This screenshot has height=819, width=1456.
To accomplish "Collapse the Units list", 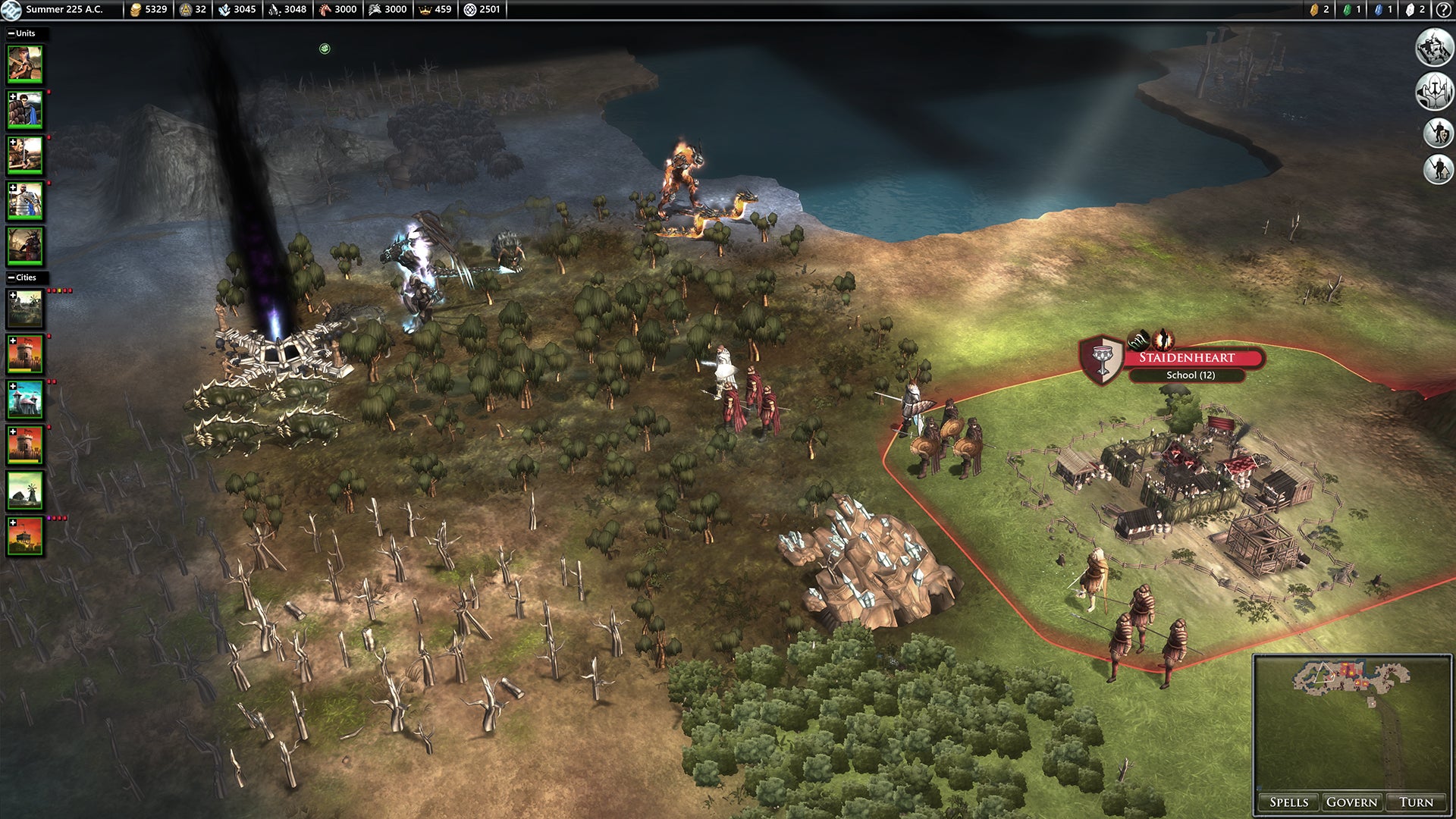I will 11,33.
